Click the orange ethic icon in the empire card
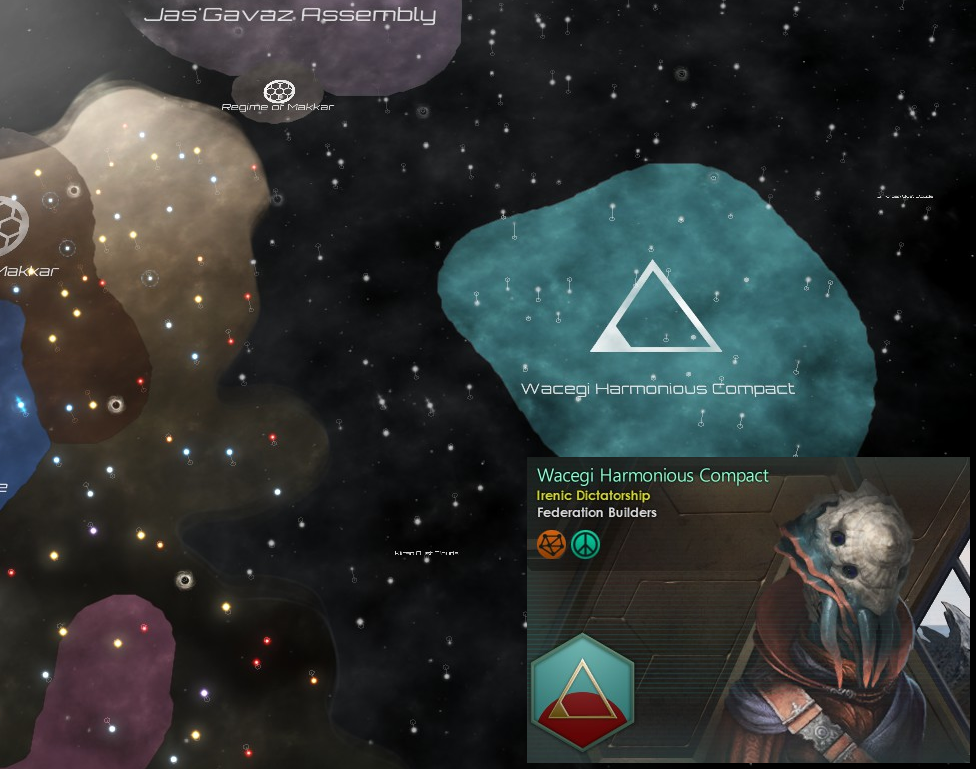 click(551, 543)
